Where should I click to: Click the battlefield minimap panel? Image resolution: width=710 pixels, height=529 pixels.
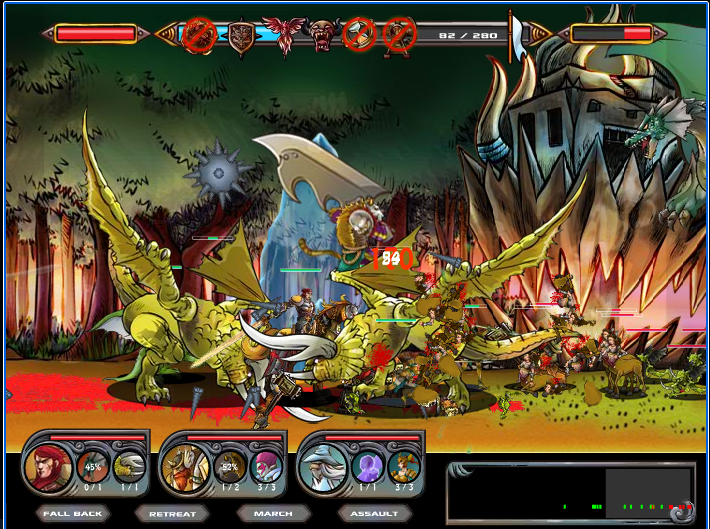click(x=571, y=493)
